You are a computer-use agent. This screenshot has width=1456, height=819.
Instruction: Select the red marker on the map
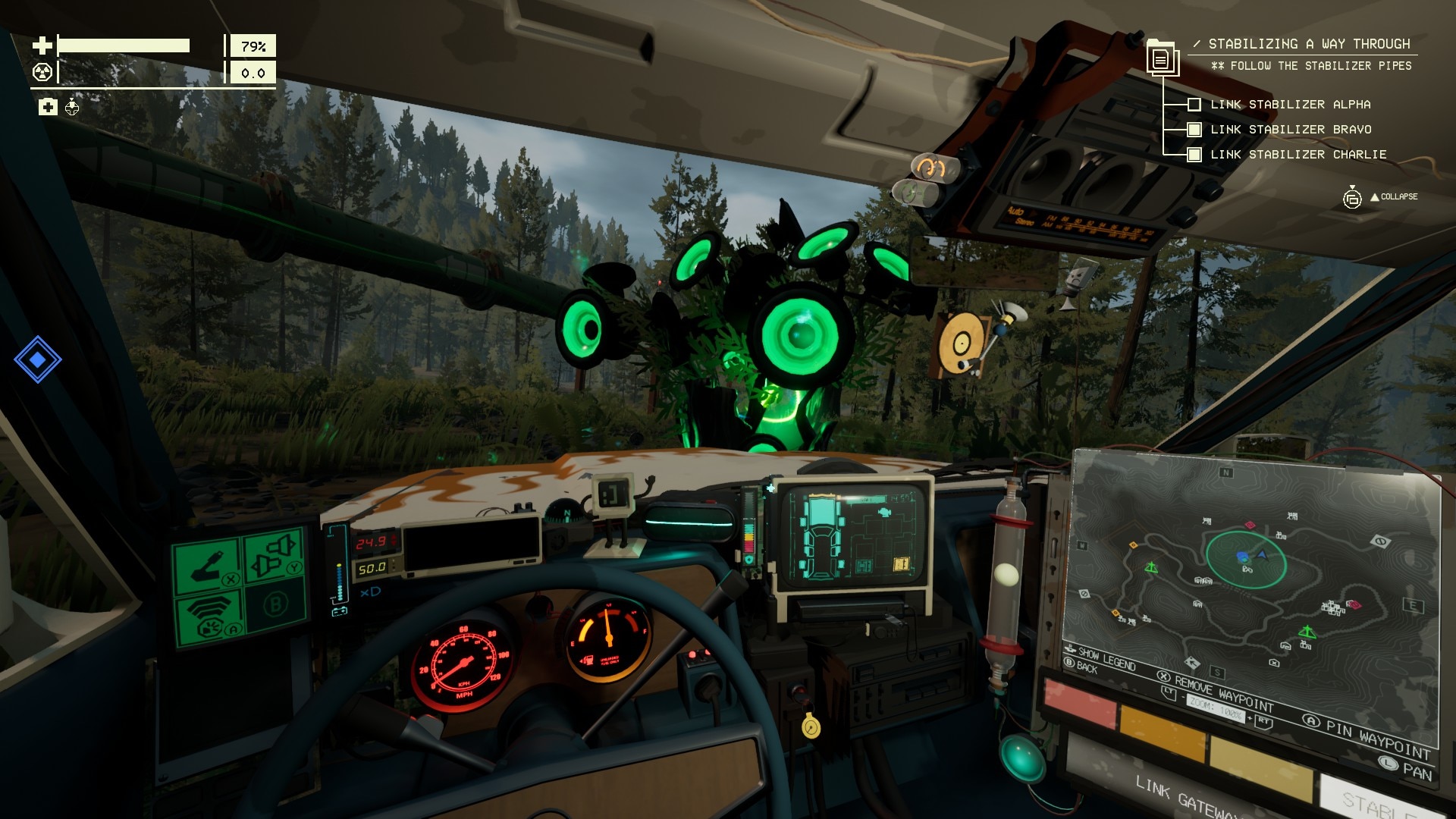(x=1353, y=605)
